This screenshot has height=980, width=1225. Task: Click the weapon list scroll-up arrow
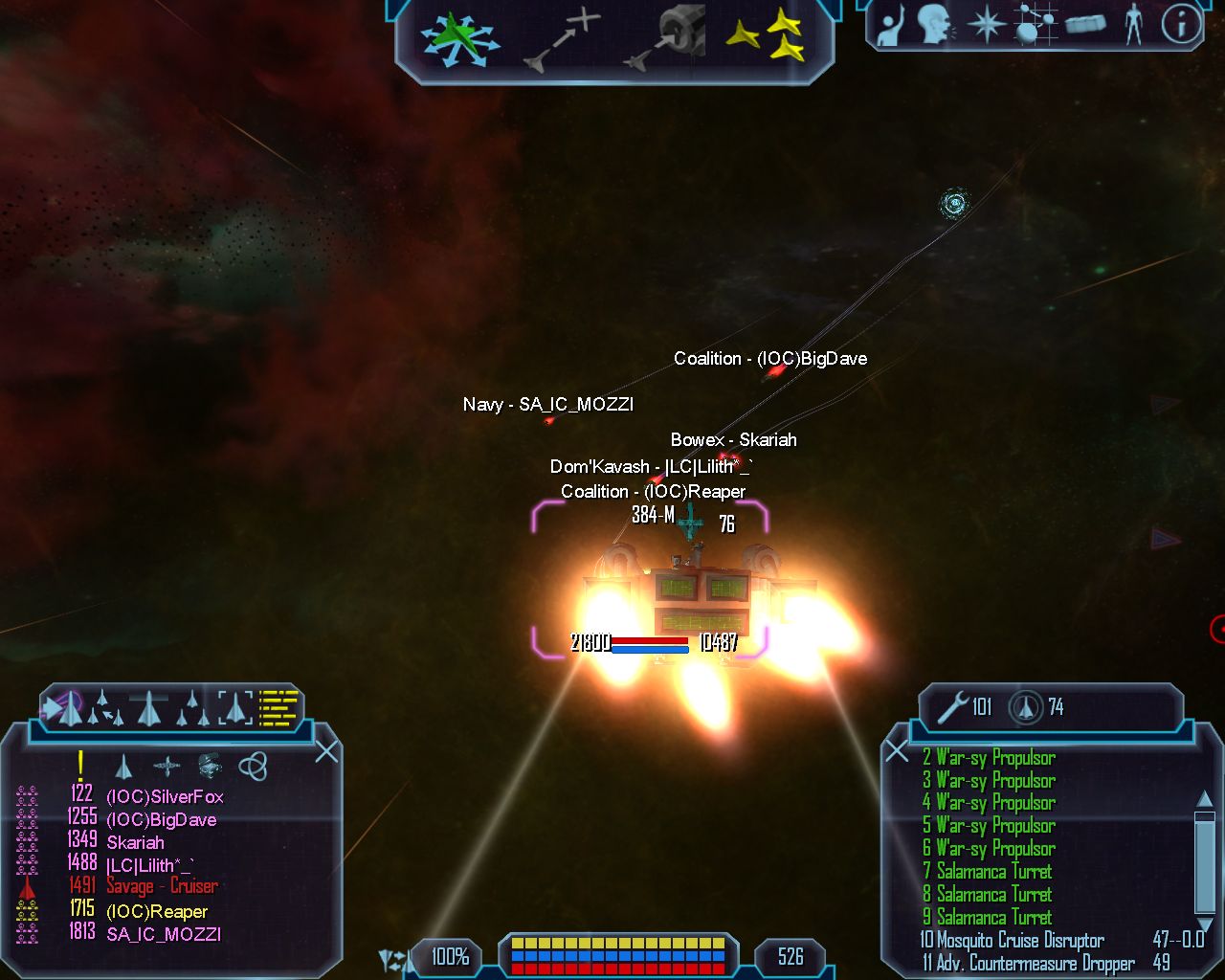coord(1205,799)
